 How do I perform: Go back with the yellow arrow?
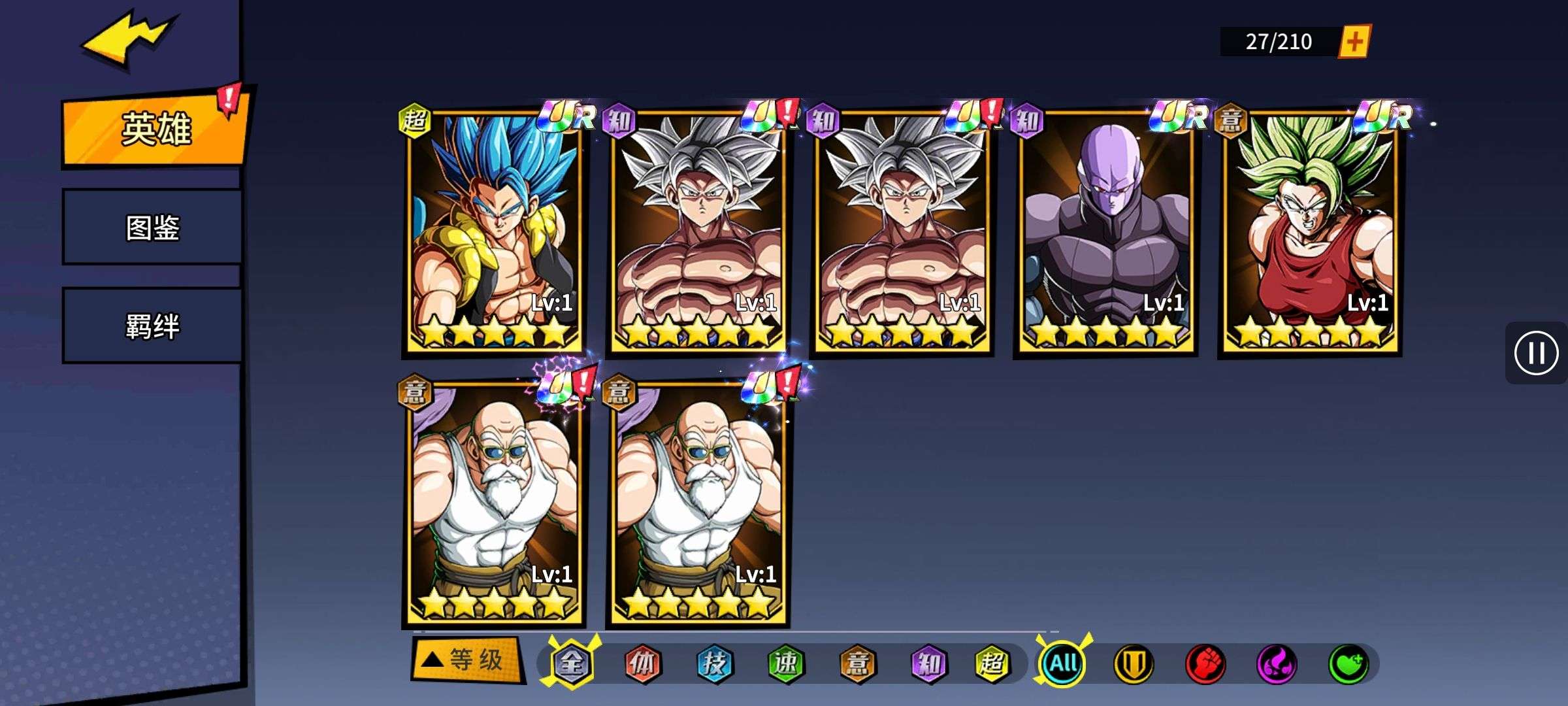tap(127, 39)
